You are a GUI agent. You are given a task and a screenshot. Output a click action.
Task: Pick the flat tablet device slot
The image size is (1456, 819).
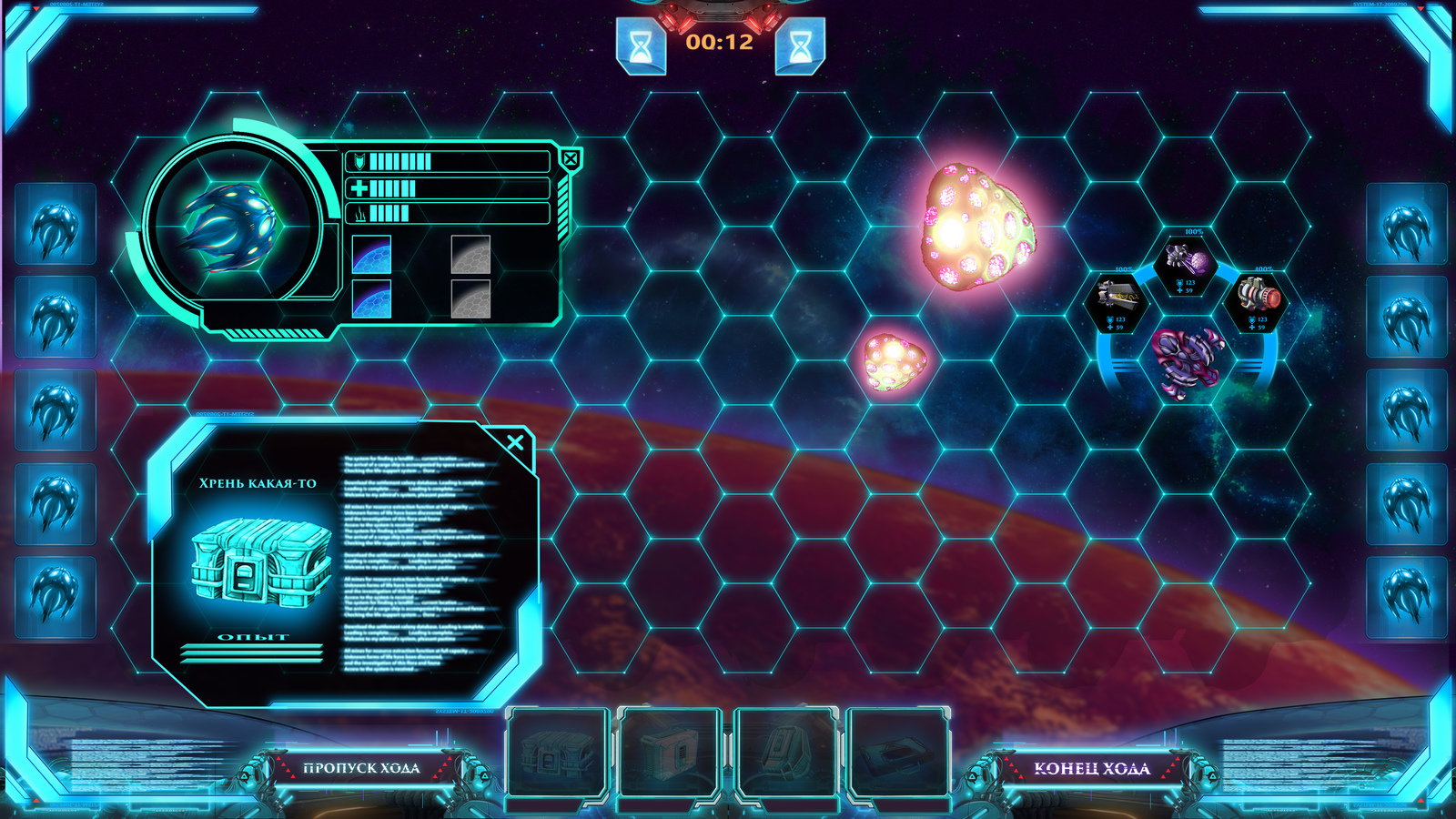pos(897,753)
